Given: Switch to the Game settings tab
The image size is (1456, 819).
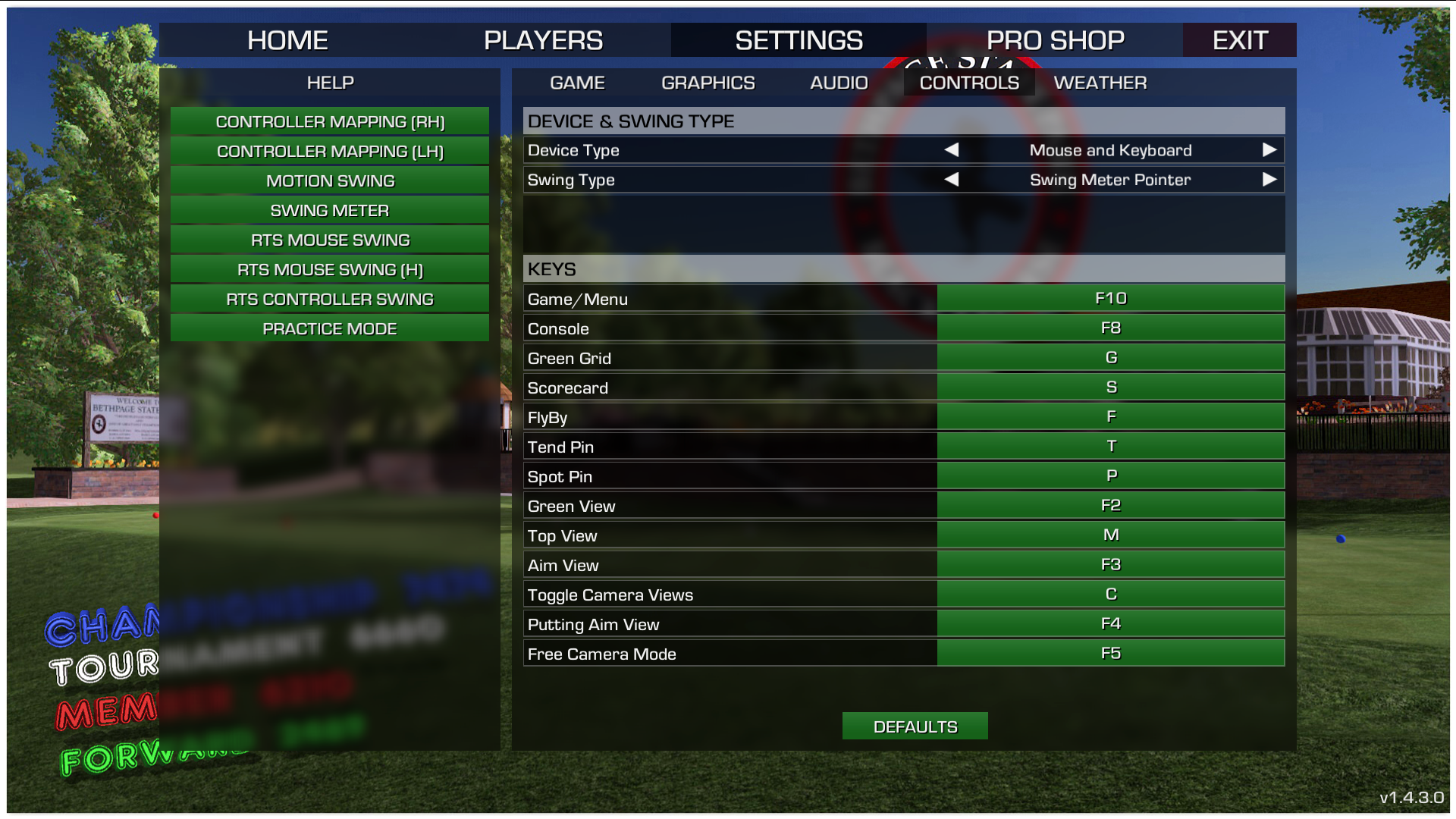Looking at the screenshot, I should coord(577,83).
